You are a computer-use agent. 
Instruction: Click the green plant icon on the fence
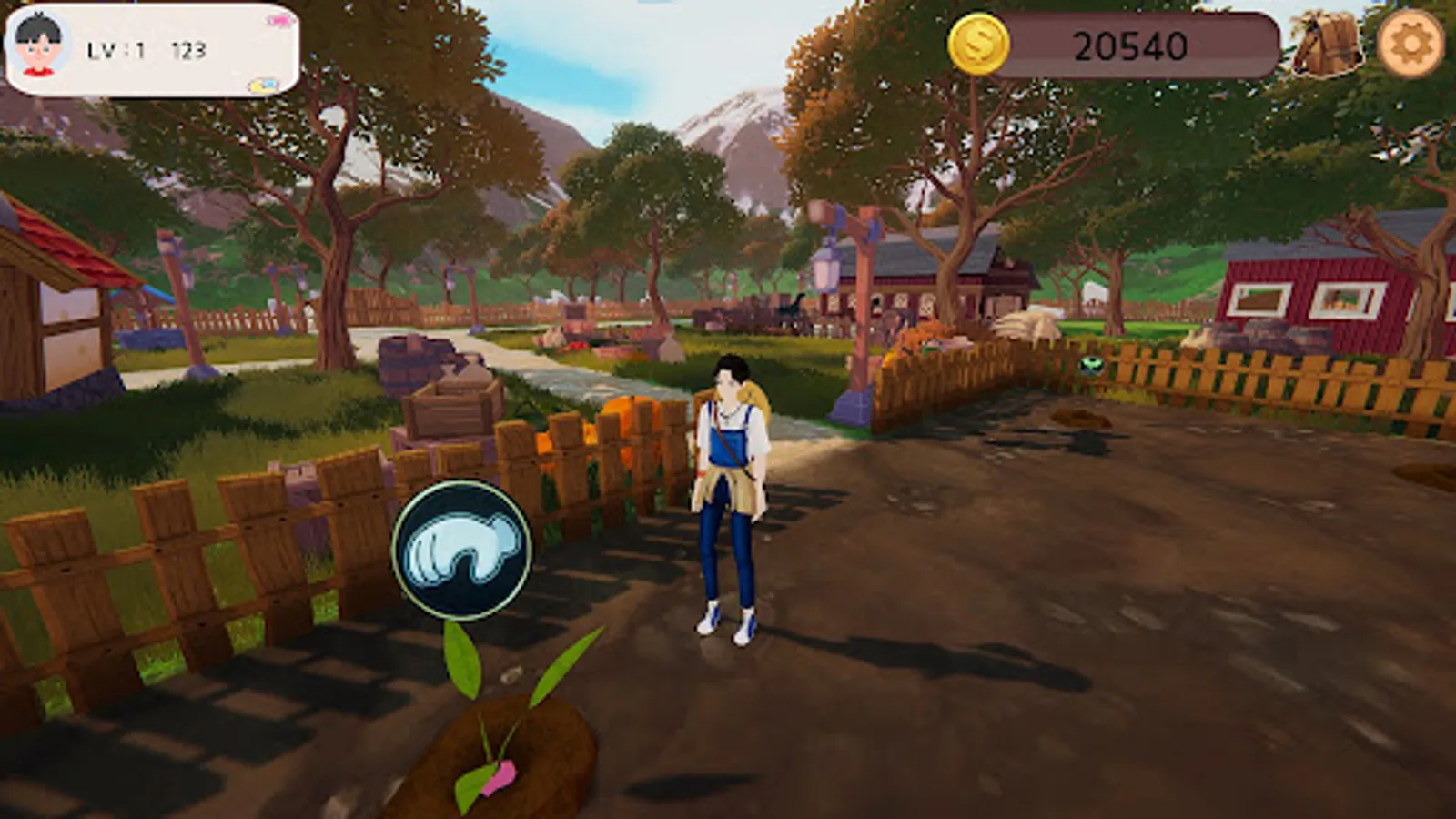pyautogui.click(x=1089, y=364)
